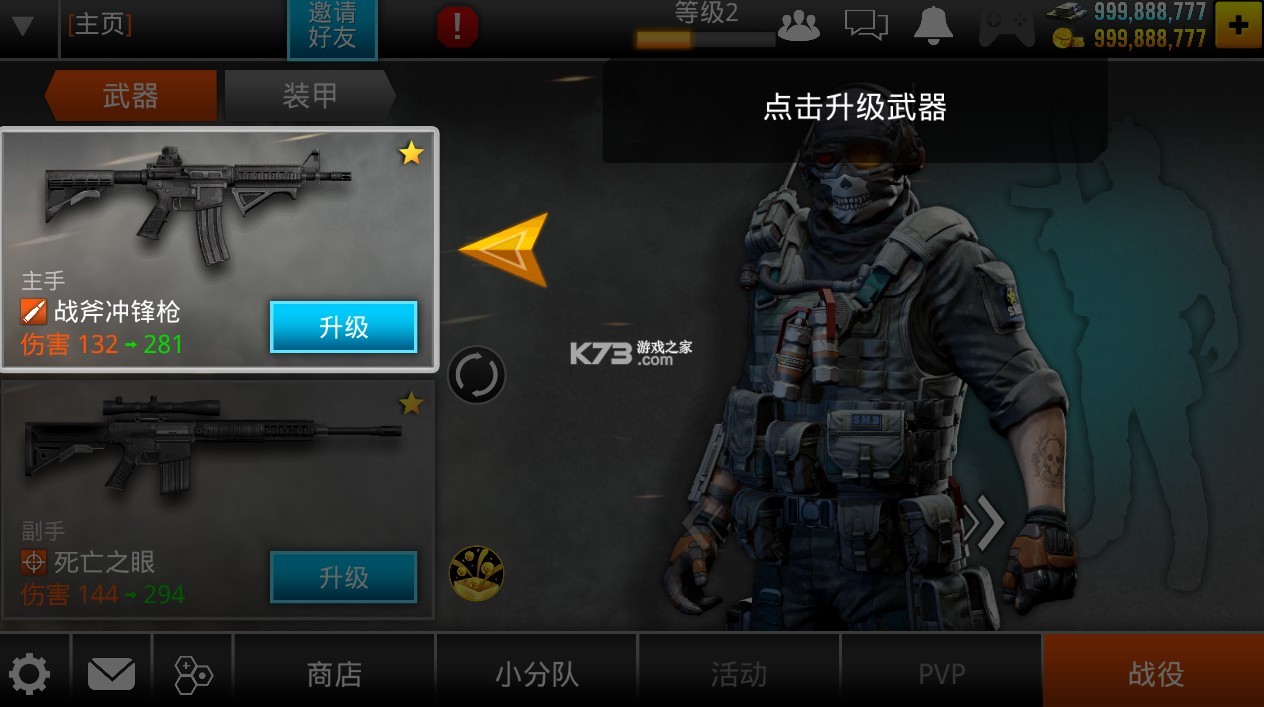Check the notification bell icon

point(933,26)
